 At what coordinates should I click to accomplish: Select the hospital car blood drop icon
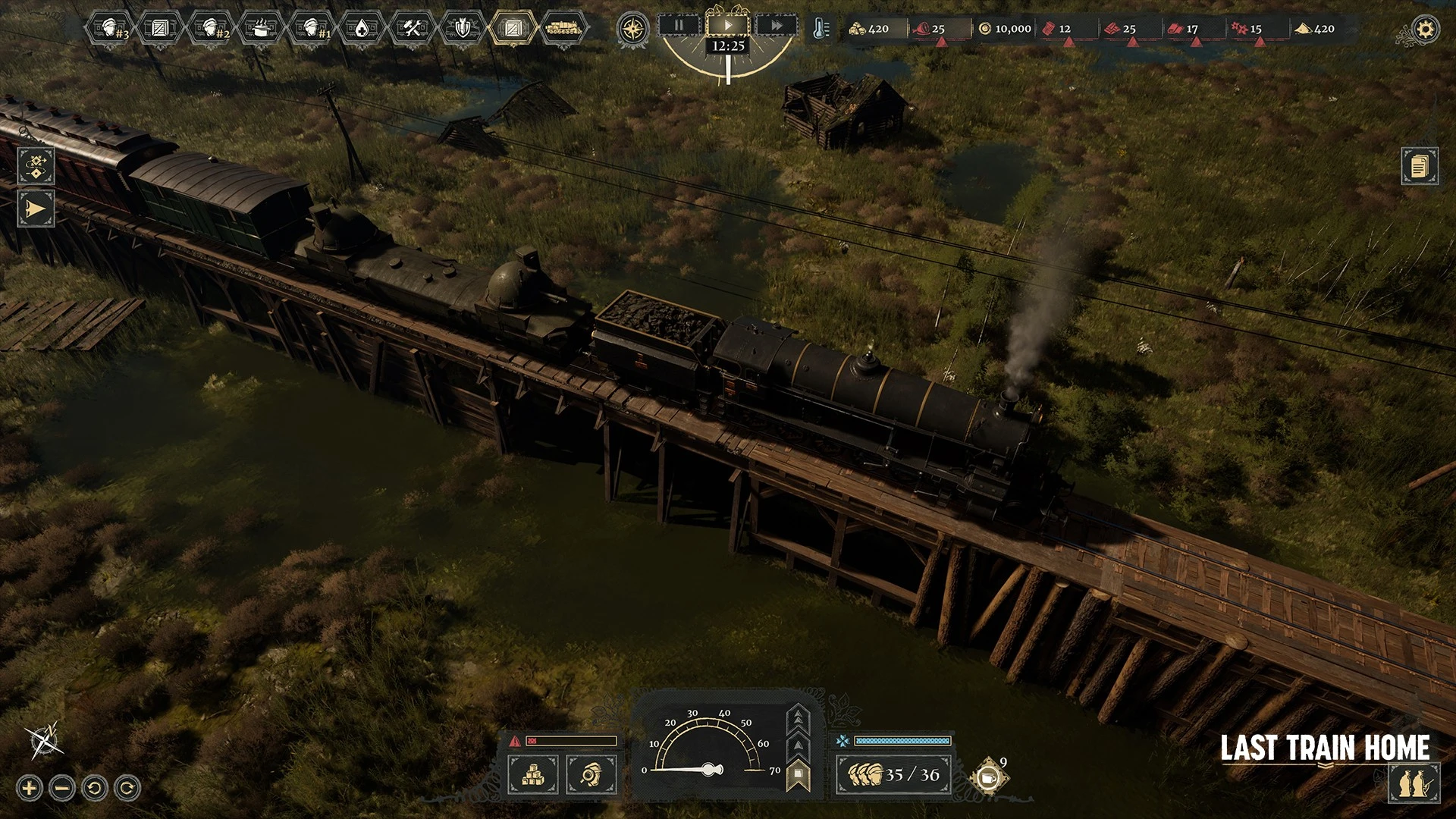point(362,29)
